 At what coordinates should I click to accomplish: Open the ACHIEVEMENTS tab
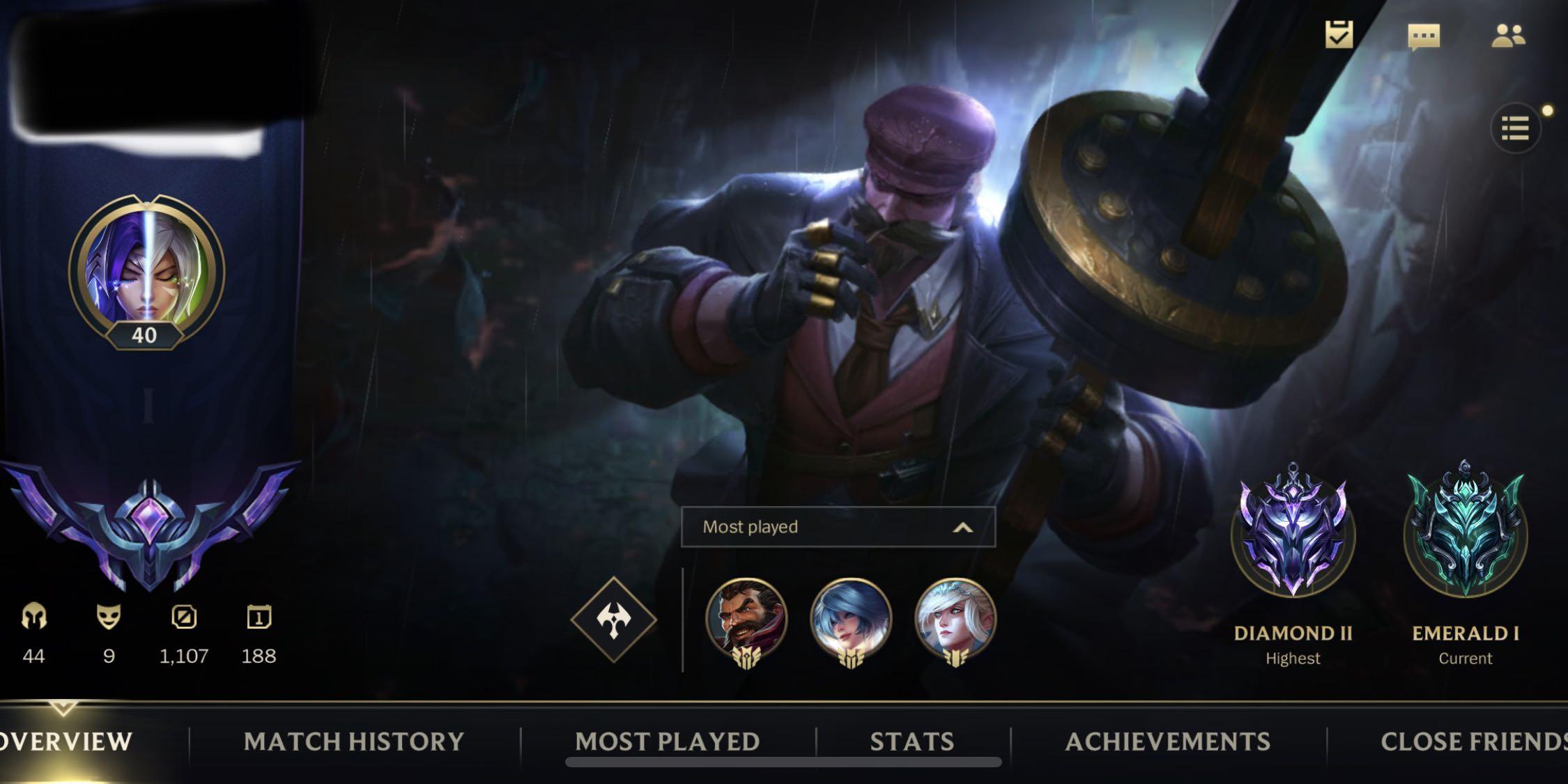click(x=1167, y=742)
